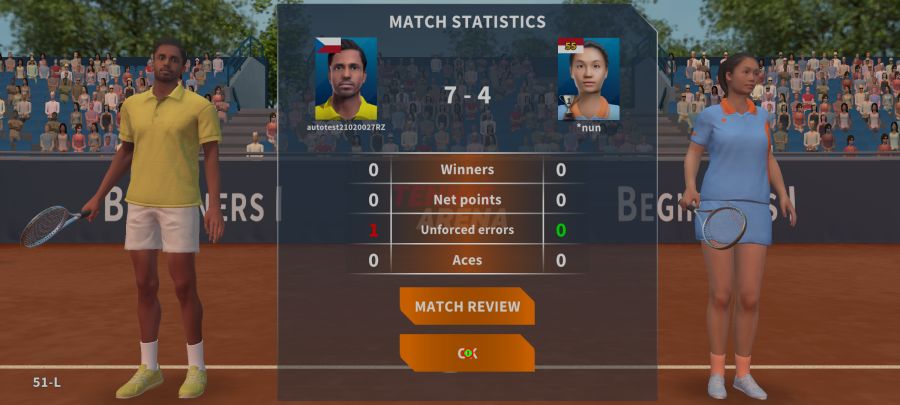The height and width of the screenshot is (405, 900).
Task: Select autotest21020027RZ player portrait
Action: click(346, 80)
